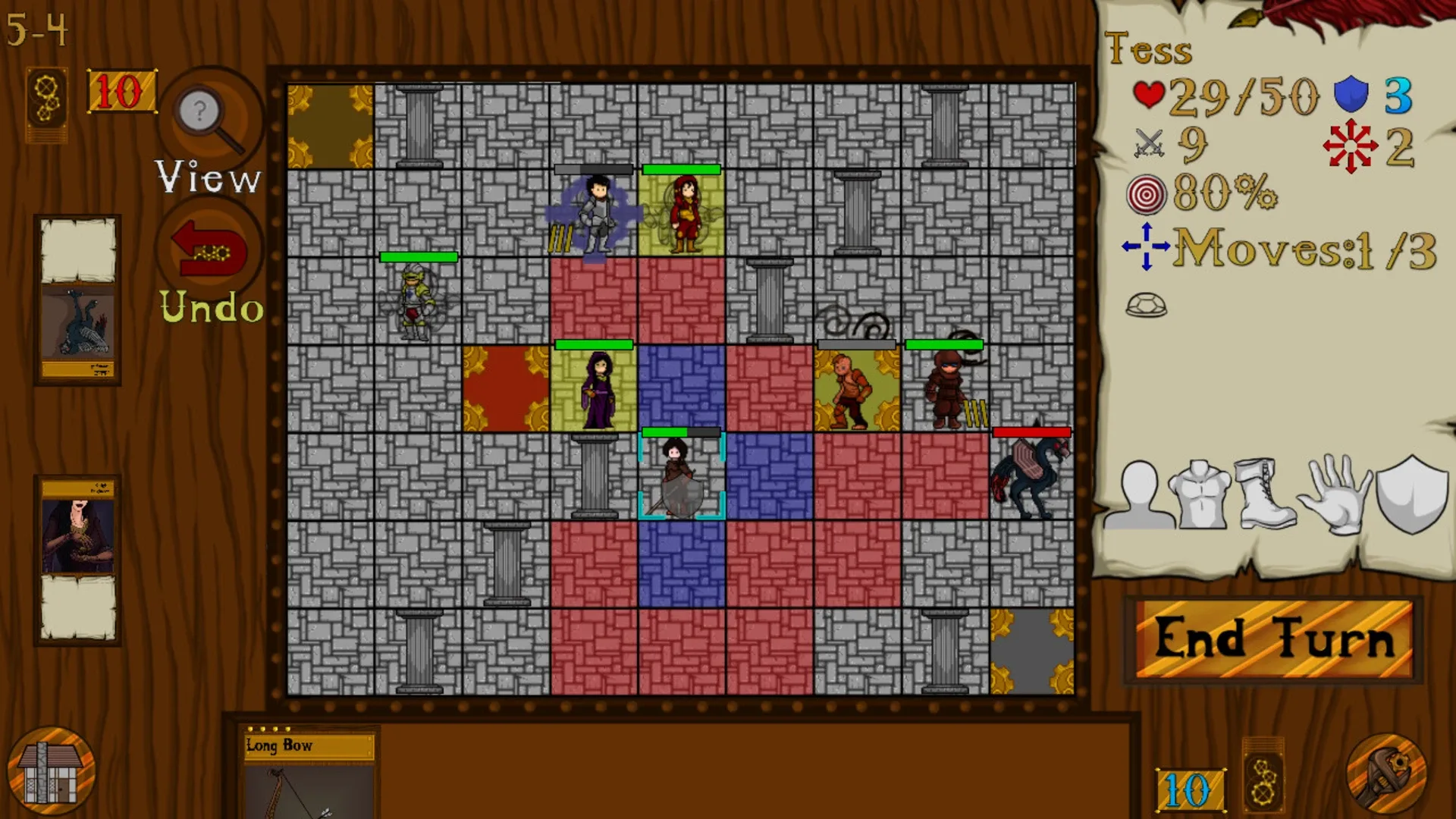Viewport: 1456px width, 819px height.
Task: Click the blue movement cross icon beside Moves:1/3
Action: [x=1147, y=246]
